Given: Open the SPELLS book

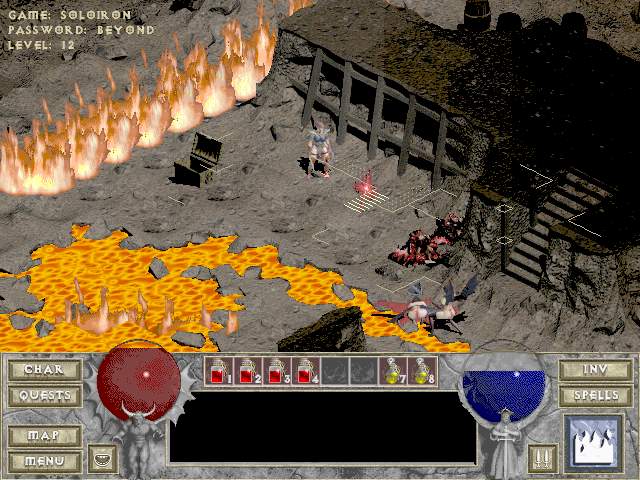Looking at the screenshot, I should coord(596,396).
